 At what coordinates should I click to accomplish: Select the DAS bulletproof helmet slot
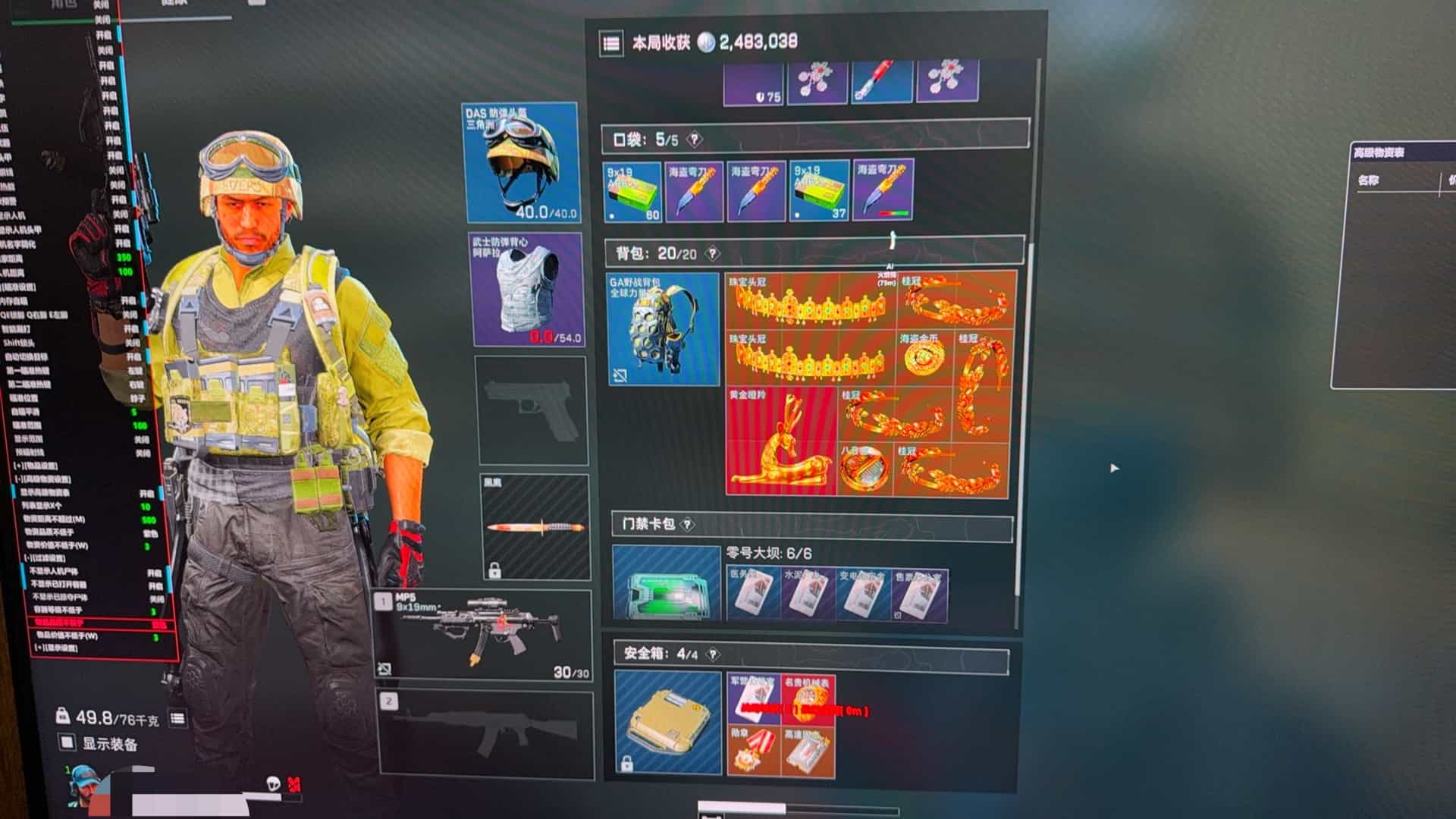coord(521,162)
